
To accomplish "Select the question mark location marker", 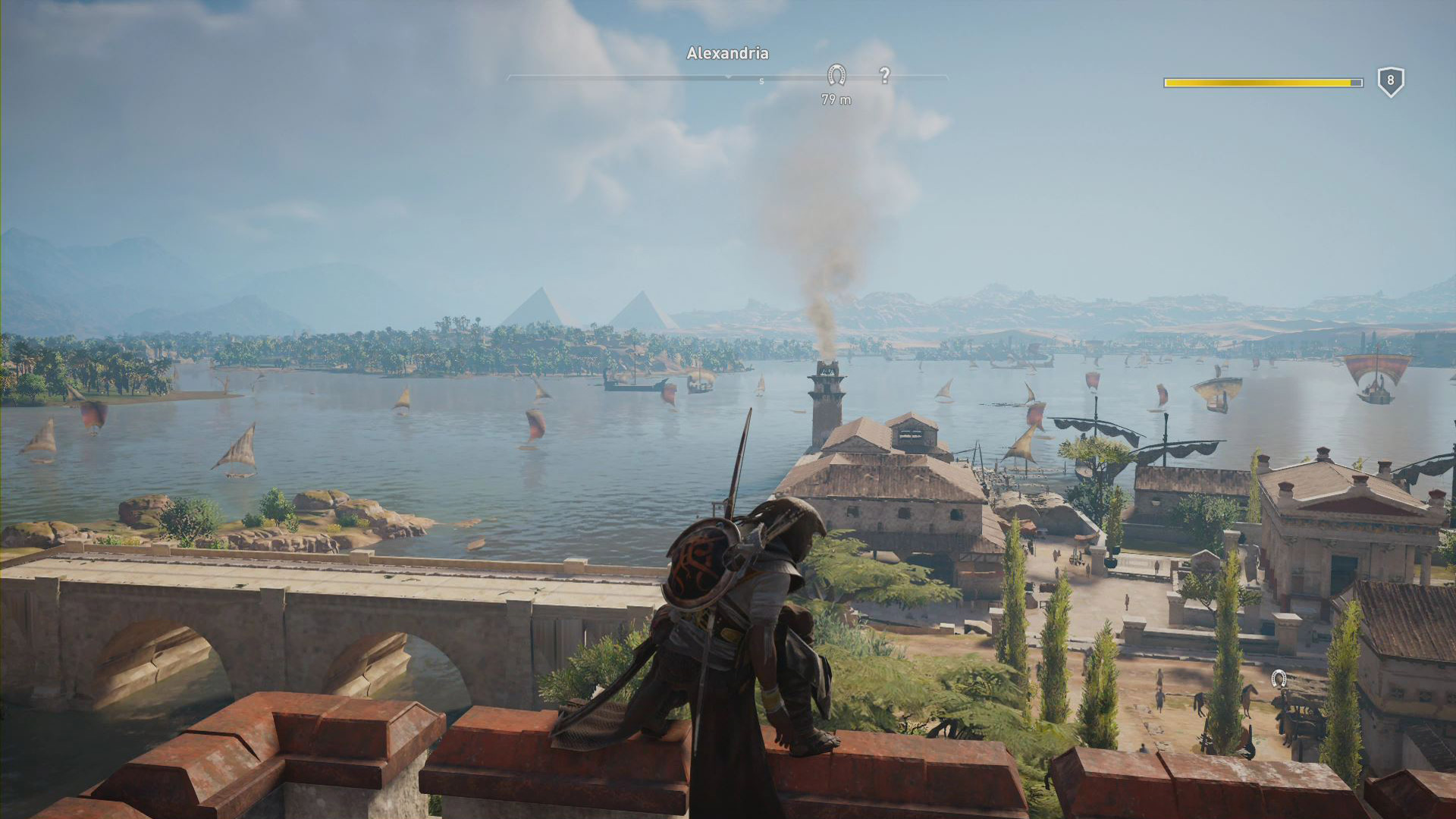I will [x=884, y=75].
